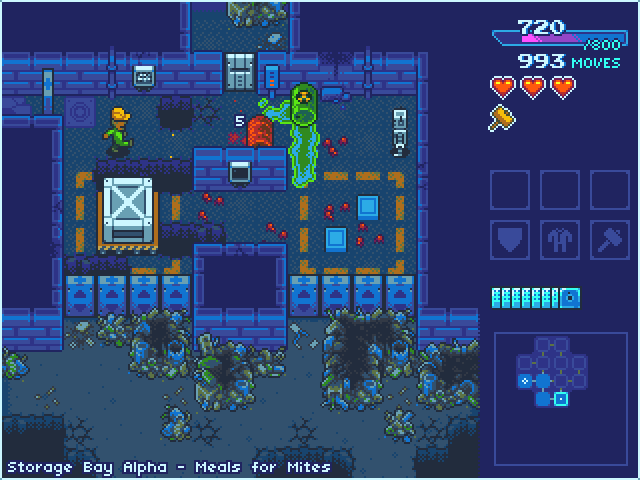
Task: Click the shield equipment slot
Action: (509, 239)
